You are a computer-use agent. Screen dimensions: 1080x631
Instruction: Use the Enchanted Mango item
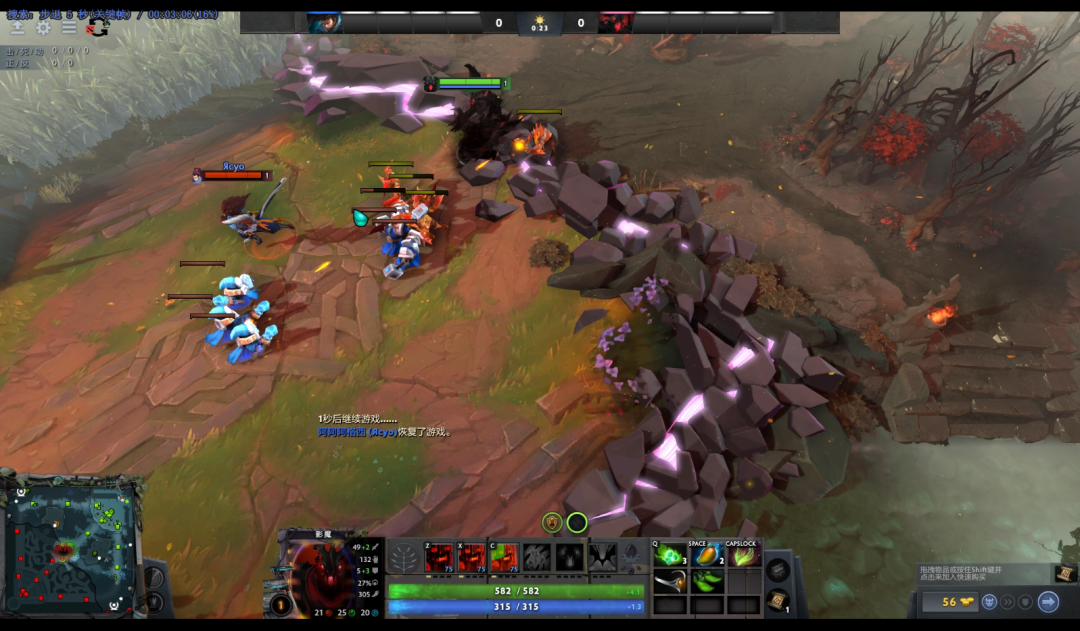pyautogui.click(x=707, y=555)
